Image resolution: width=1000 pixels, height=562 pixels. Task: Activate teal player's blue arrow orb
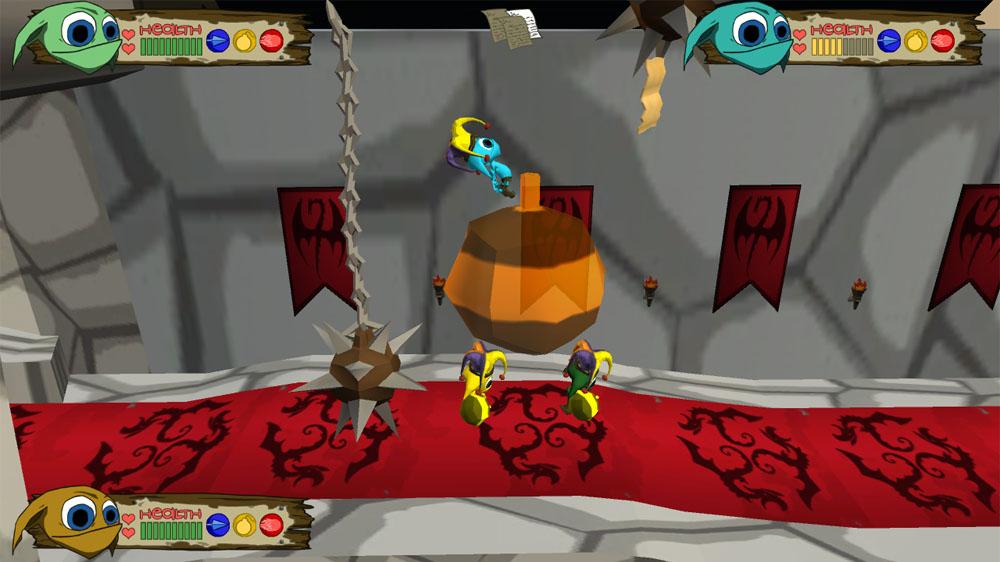(888, 41)
